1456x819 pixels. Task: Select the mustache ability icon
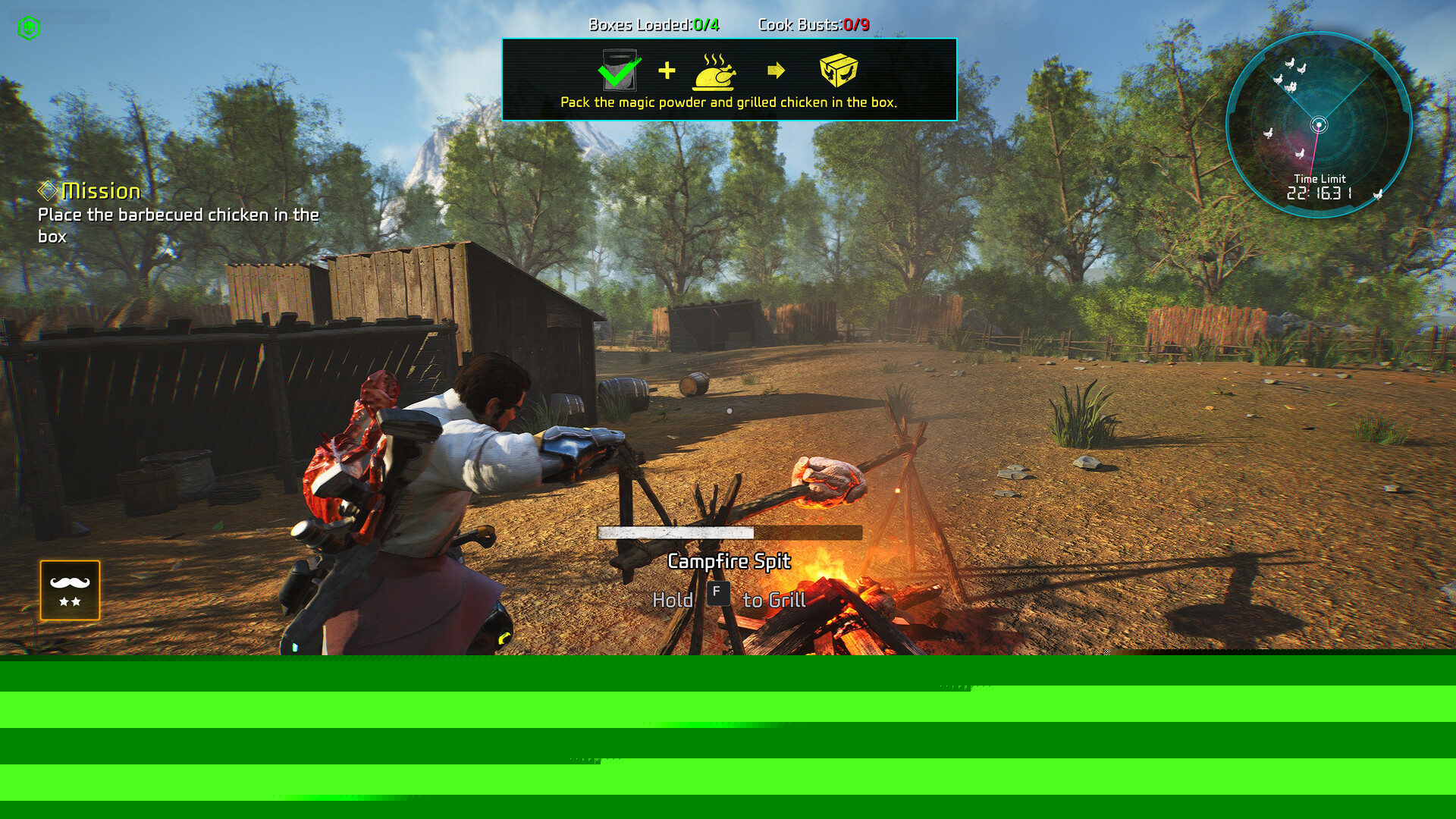70,590
